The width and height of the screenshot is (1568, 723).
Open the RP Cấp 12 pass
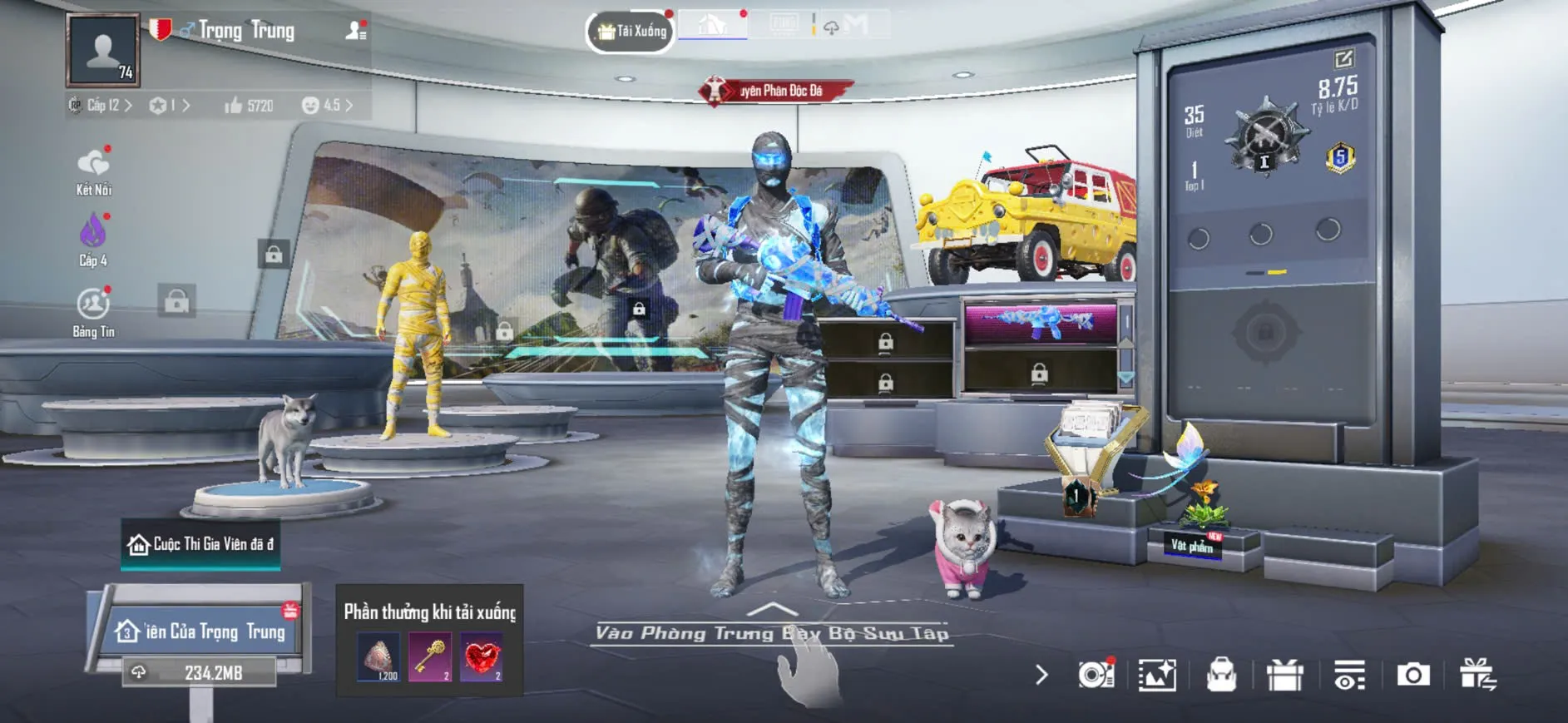[x=101, y=106]
